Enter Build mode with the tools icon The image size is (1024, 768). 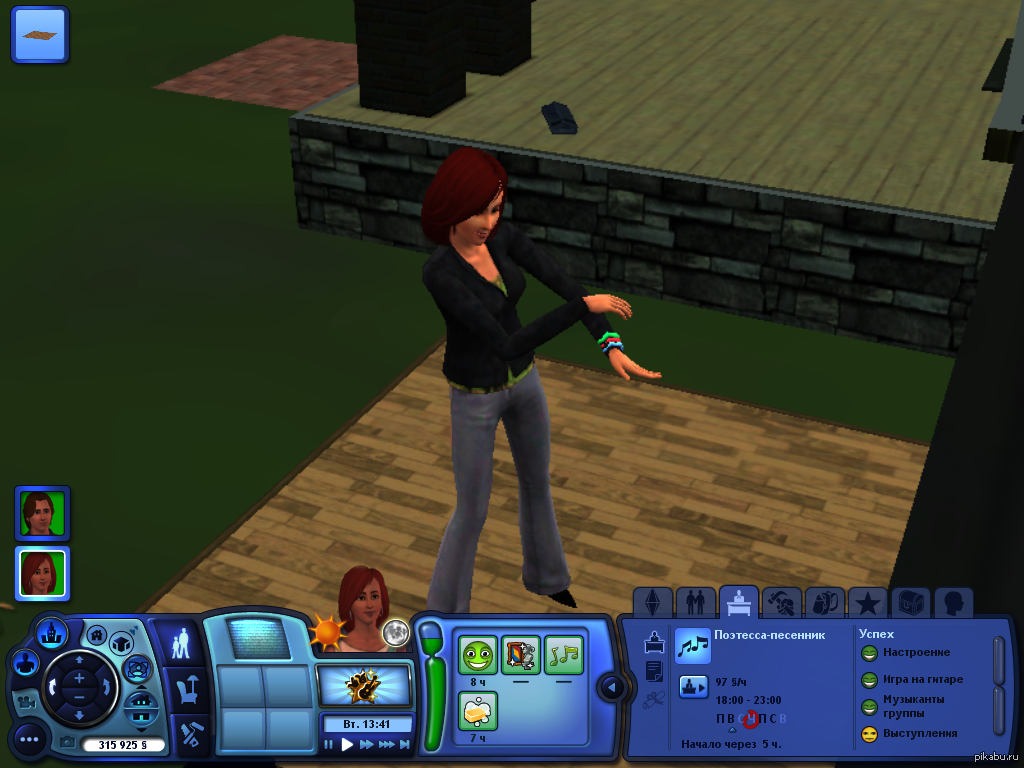point(184,734)
